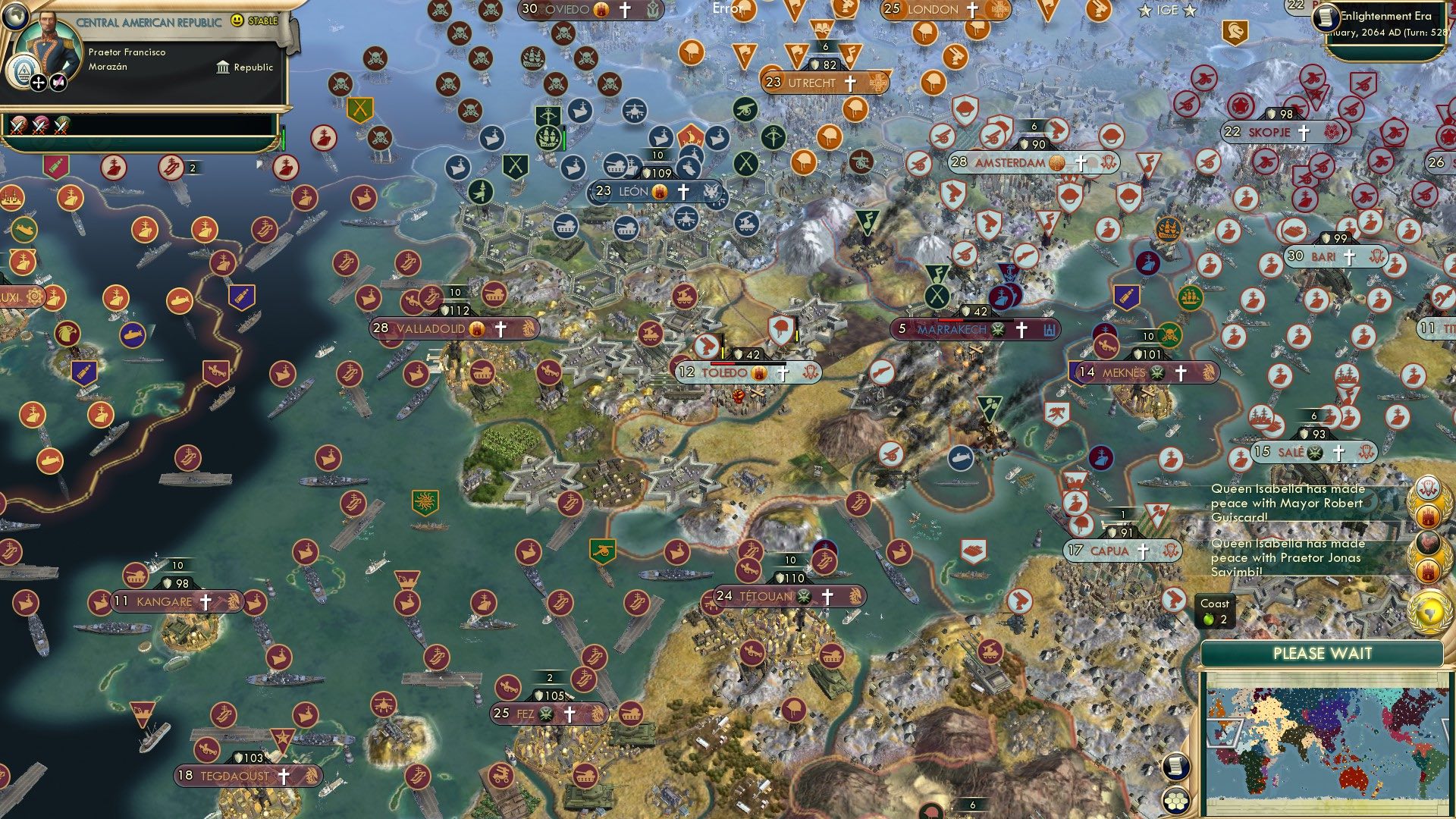Click the PLEASE WAIT button
This screenshot has width=1456, height=819.
coord(1323,652)
